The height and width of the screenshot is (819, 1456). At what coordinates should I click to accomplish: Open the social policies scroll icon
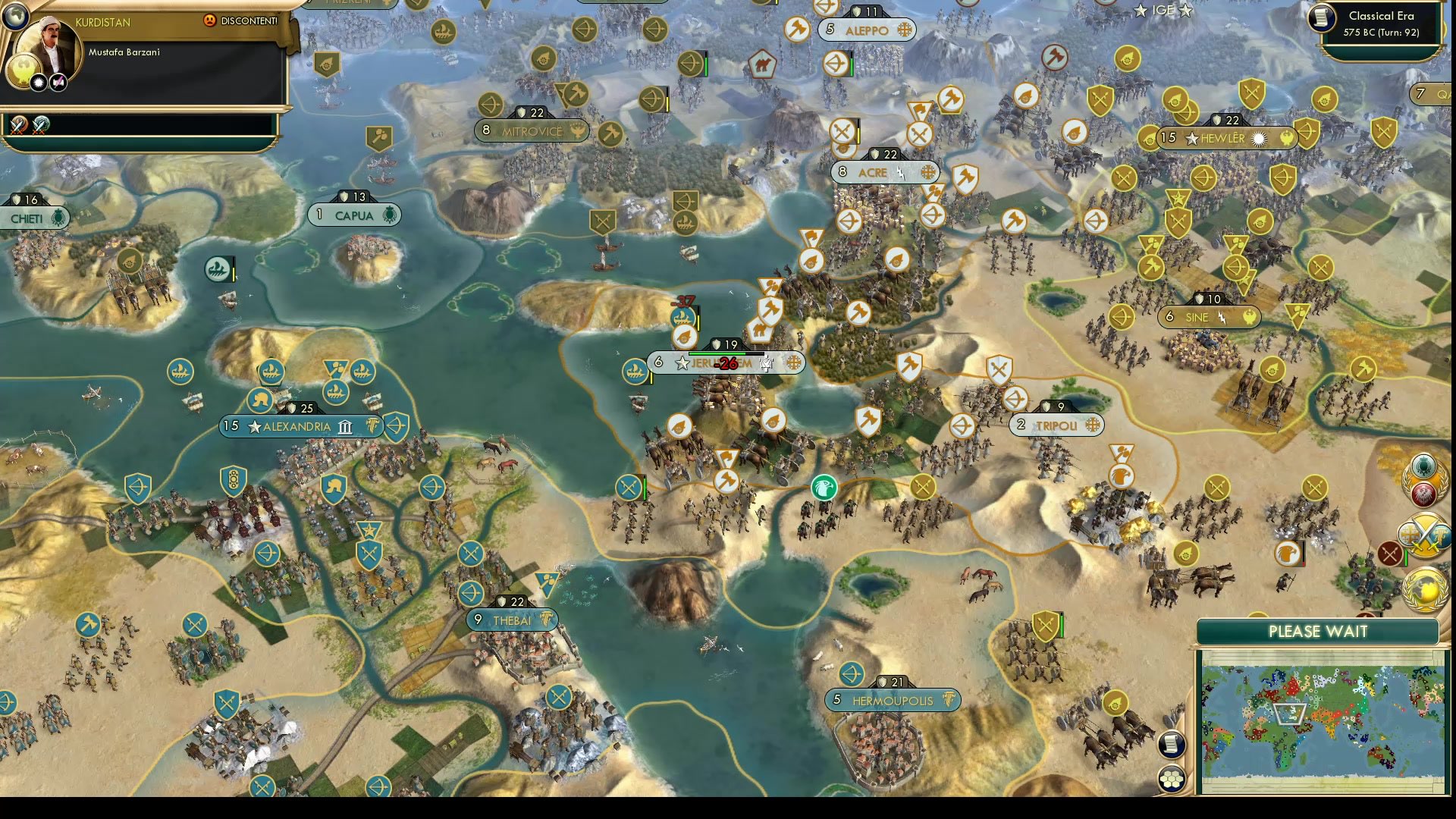tap(1170, 745)
